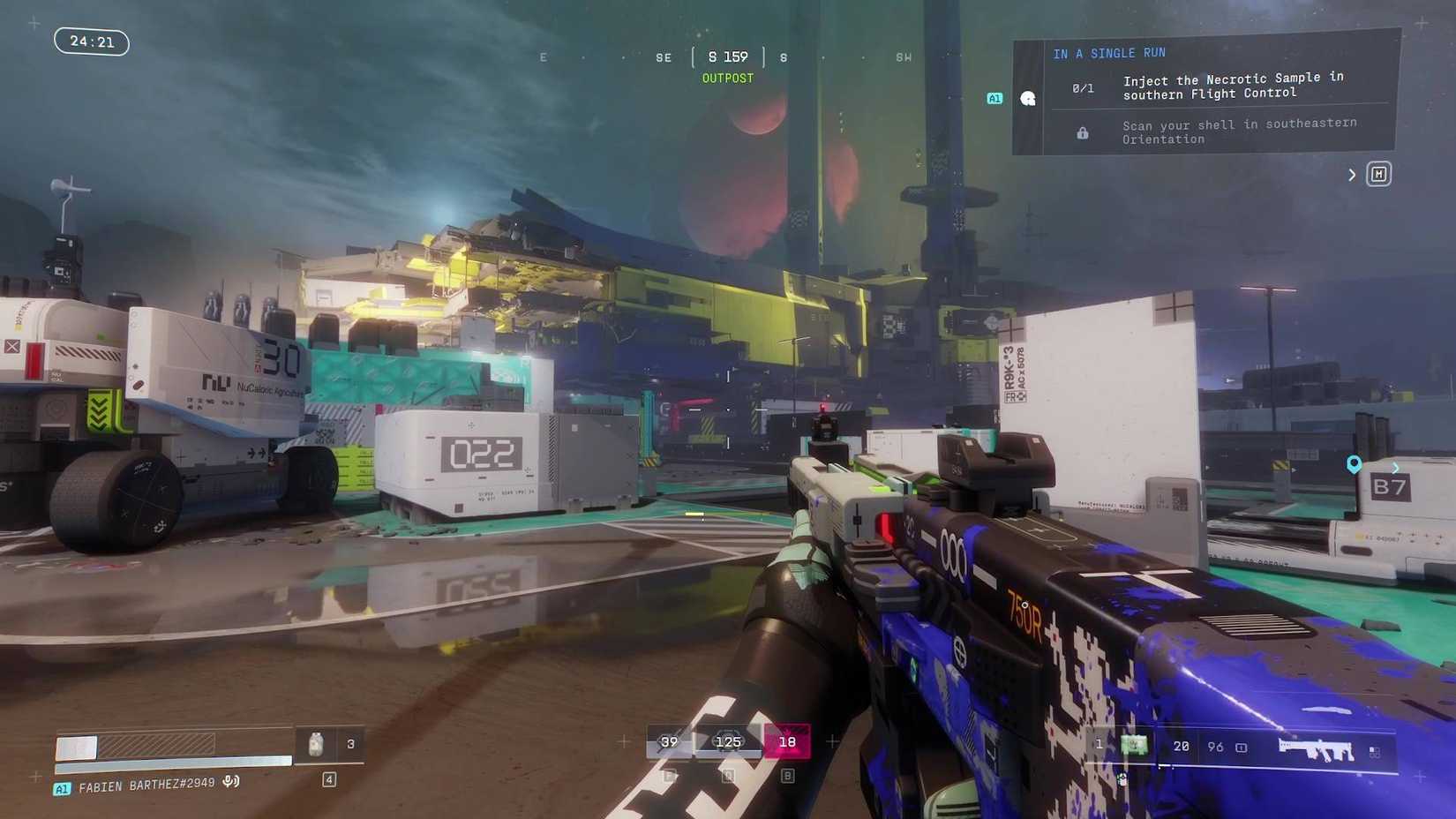The width and height of the screenshot is (1456, 819).
Task: Expand the mission panel using the right chevron
Action: pyautogui.click(x=1352, y=174)
